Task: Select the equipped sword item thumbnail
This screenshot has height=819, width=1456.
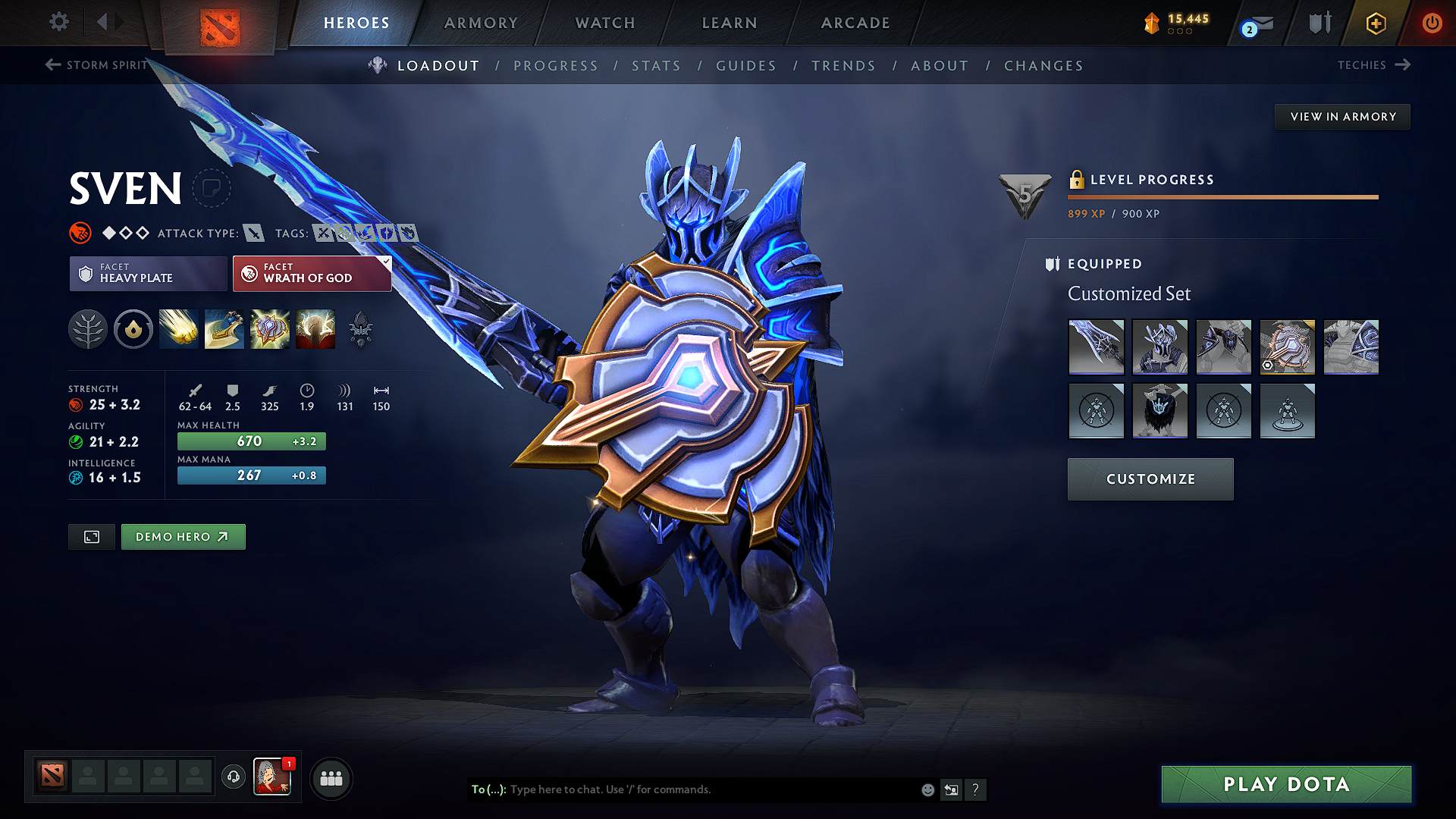Action: pyautogui.click(x=1096, y=347)
